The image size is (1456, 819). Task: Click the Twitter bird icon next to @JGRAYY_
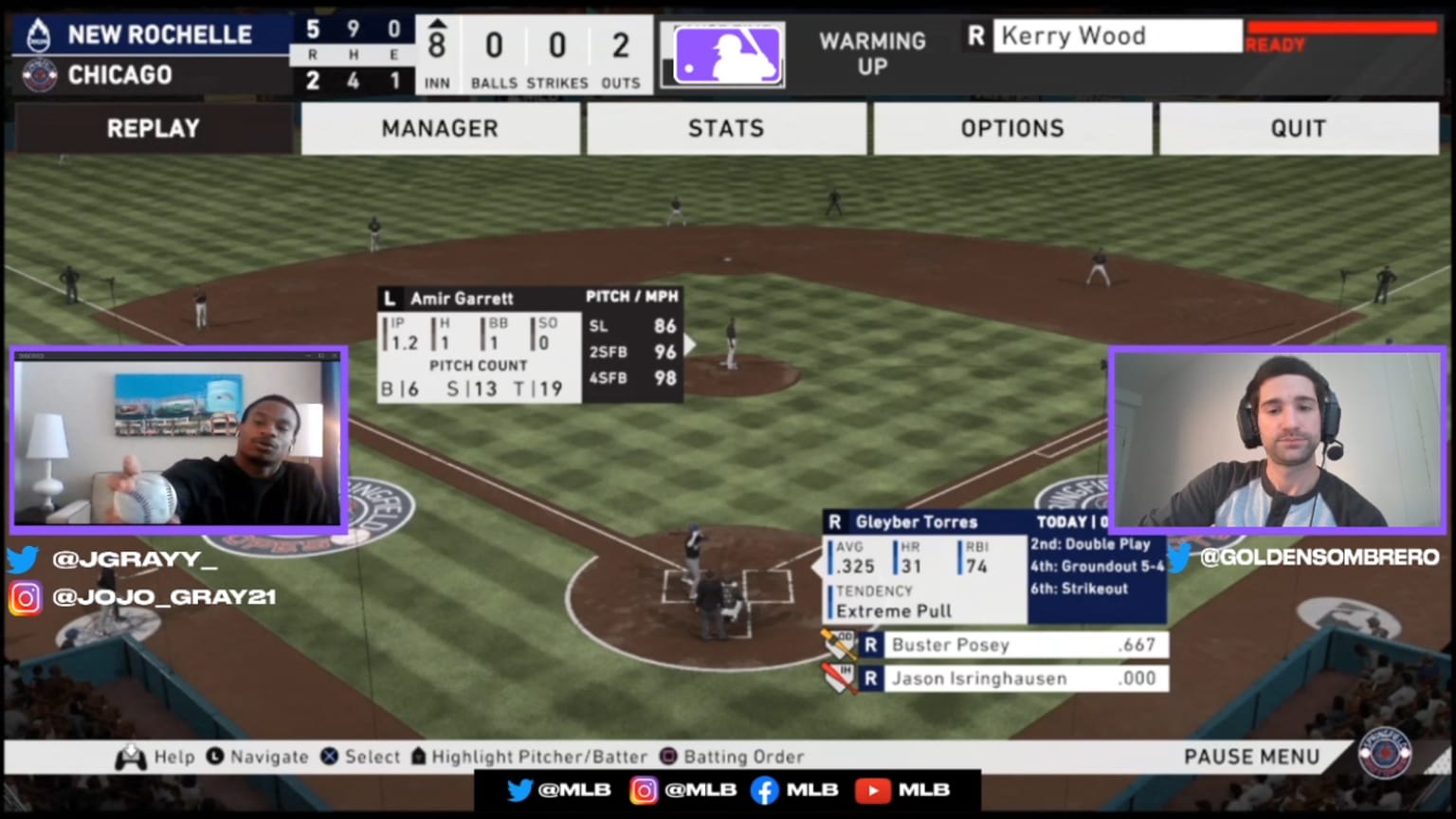point(21,559)
